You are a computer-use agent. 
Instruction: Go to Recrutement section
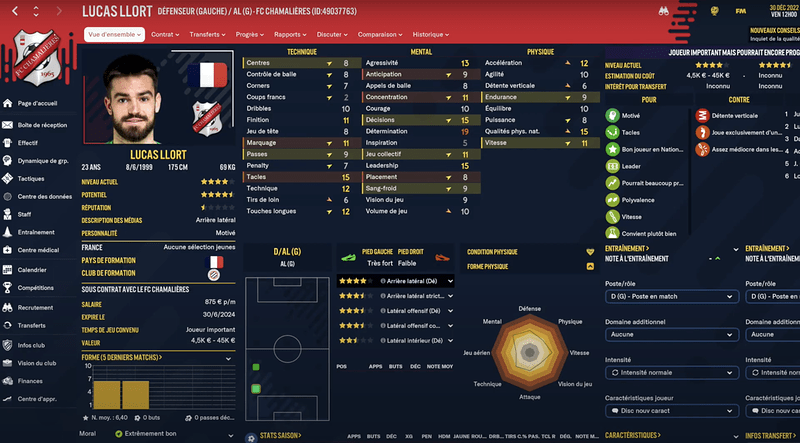(37, 308)
